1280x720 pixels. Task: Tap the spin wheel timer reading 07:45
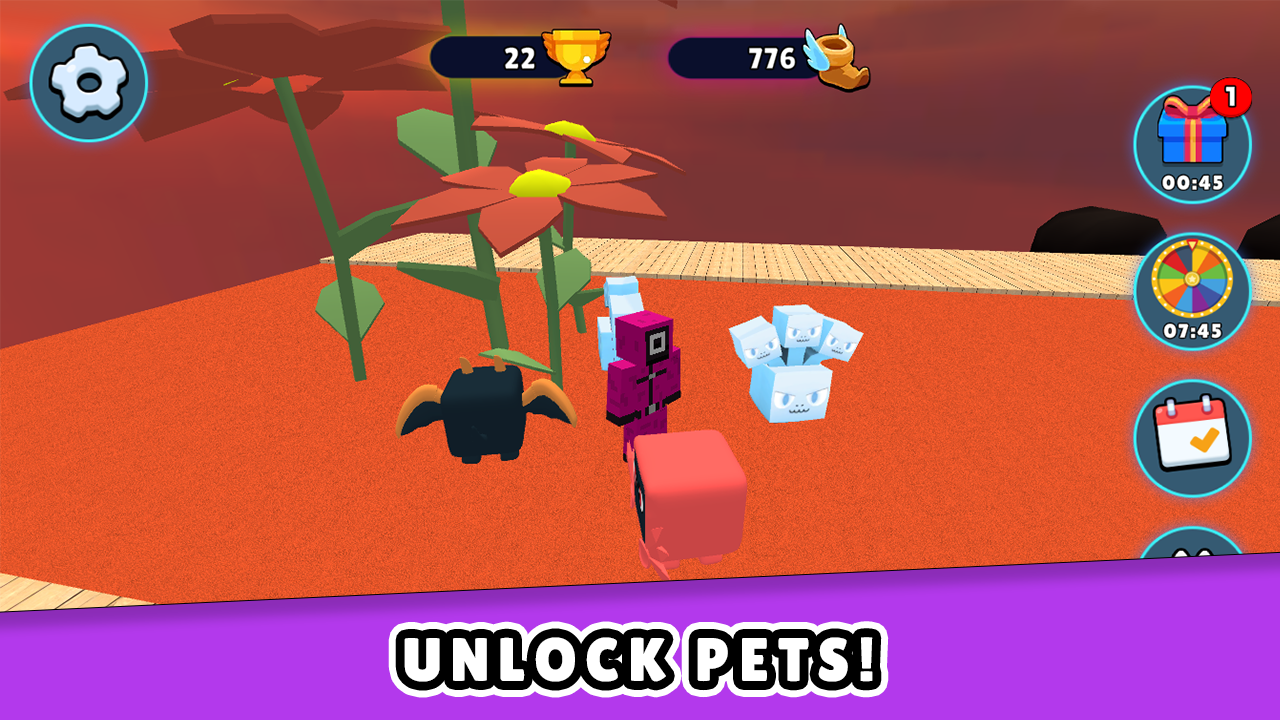click(x=1193, y=329)
